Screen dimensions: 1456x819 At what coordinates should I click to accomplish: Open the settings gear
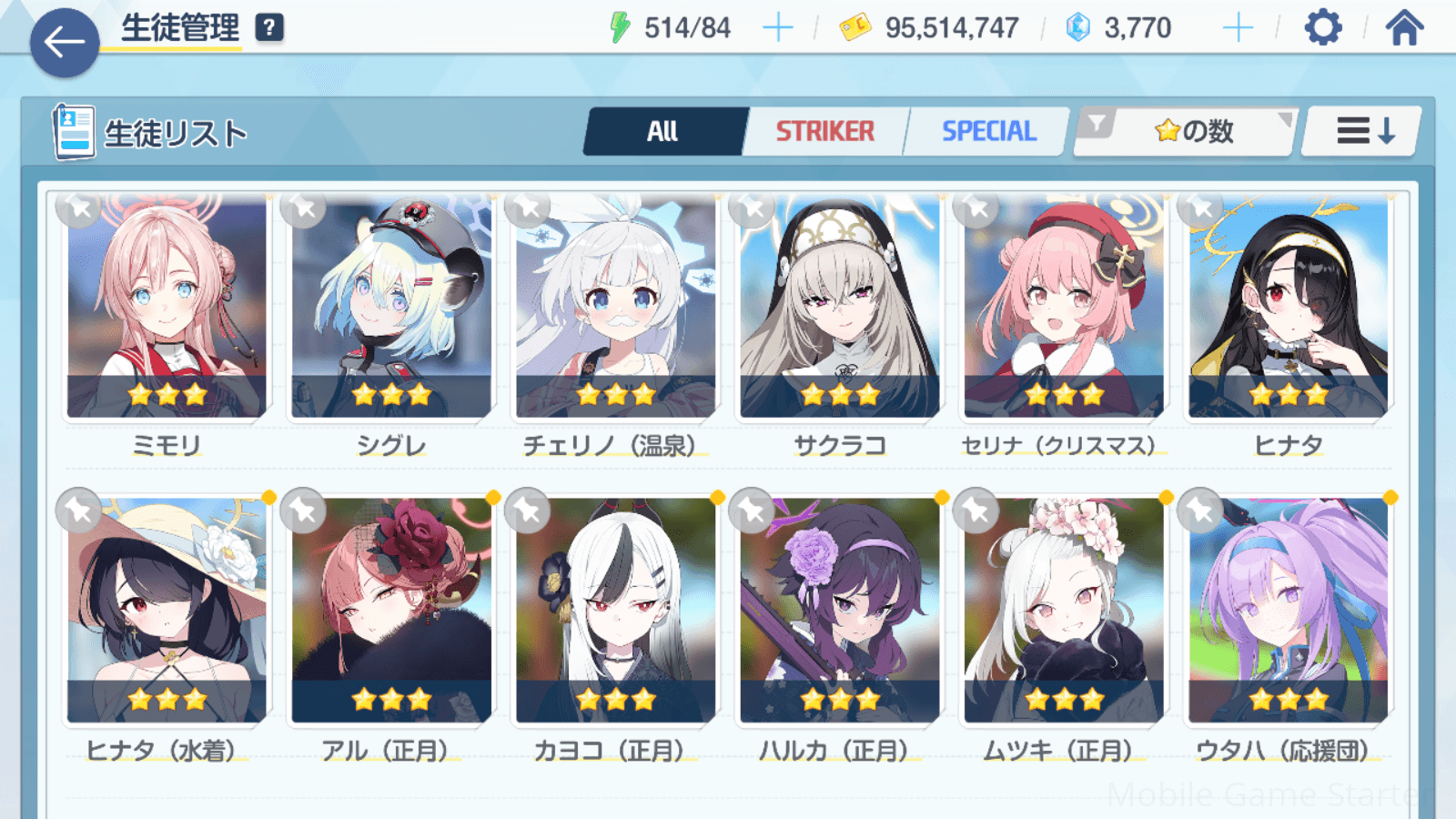pos(1322,28)
